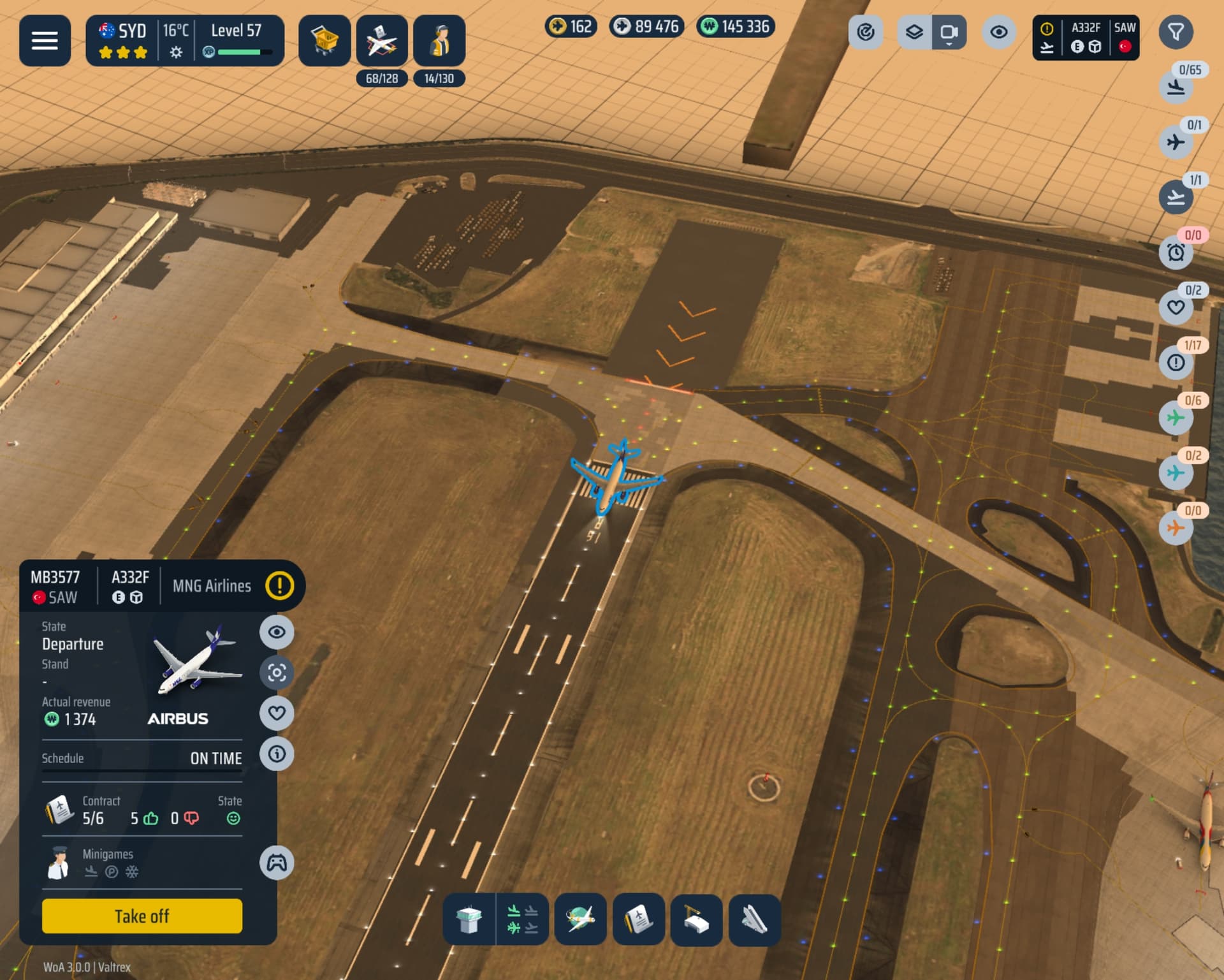Screen dimensions: 1224x980
Task: Toggle the camera mode button
Action: tap(949, 32)
